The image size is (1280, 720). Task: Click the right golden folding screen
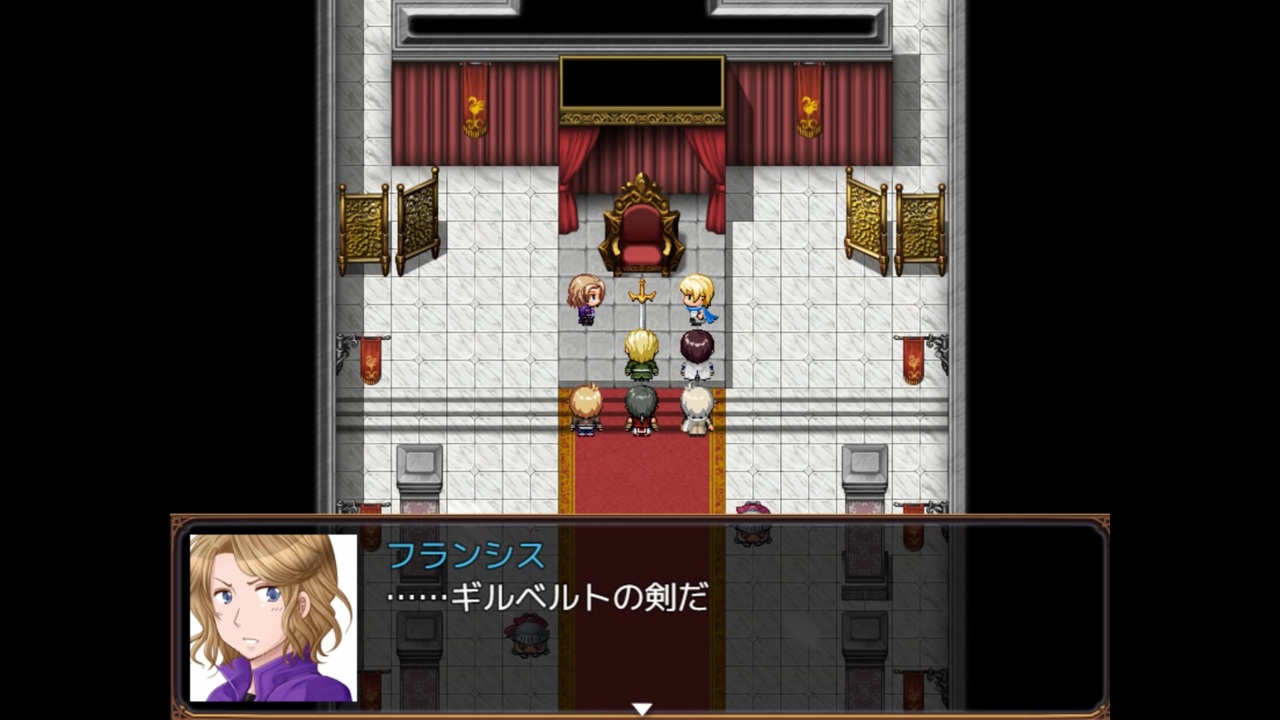coord(893,225)
